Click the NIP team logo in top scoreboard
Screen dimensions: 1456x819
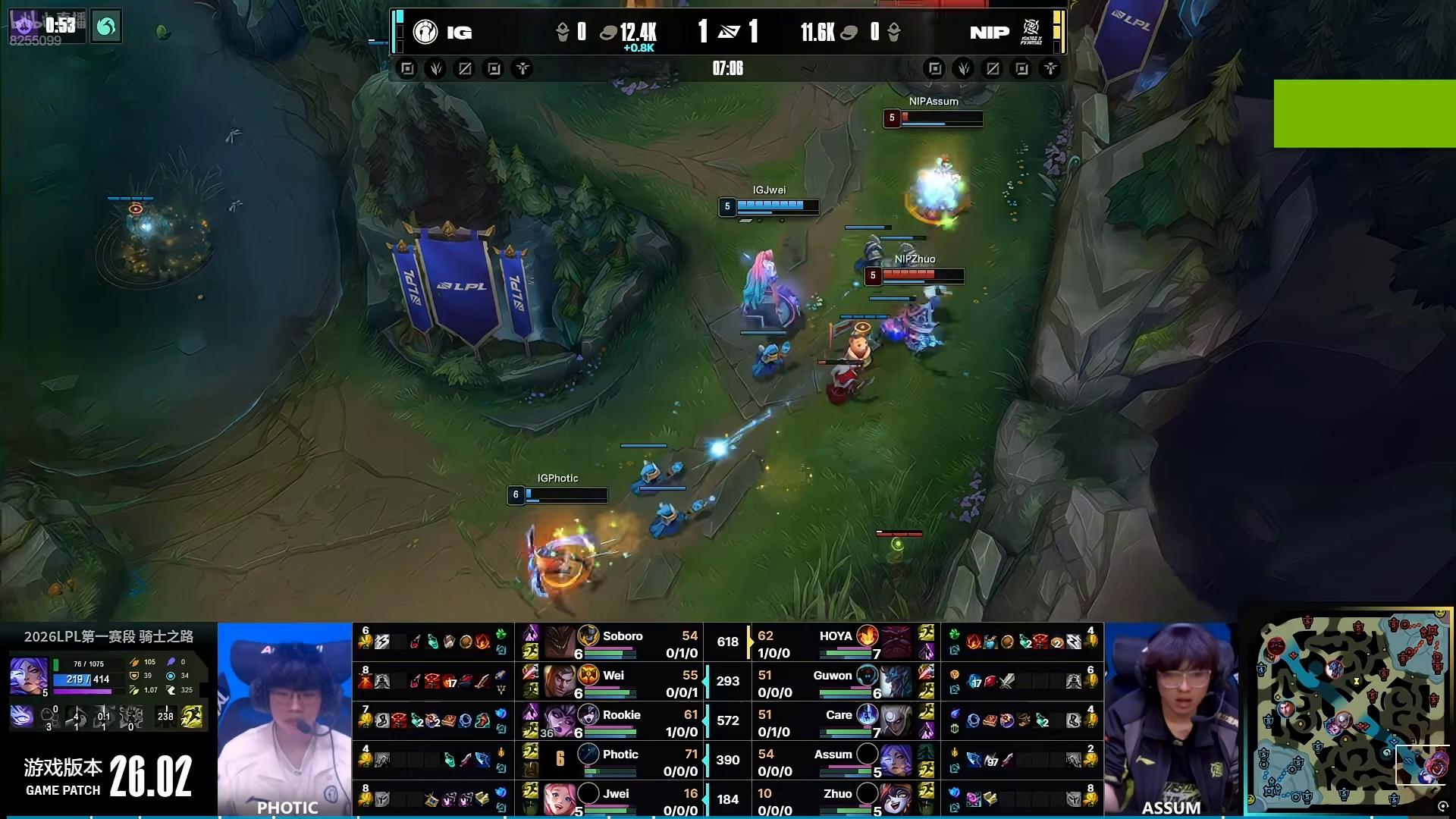pyautogui.click(x=1031, y=32)
